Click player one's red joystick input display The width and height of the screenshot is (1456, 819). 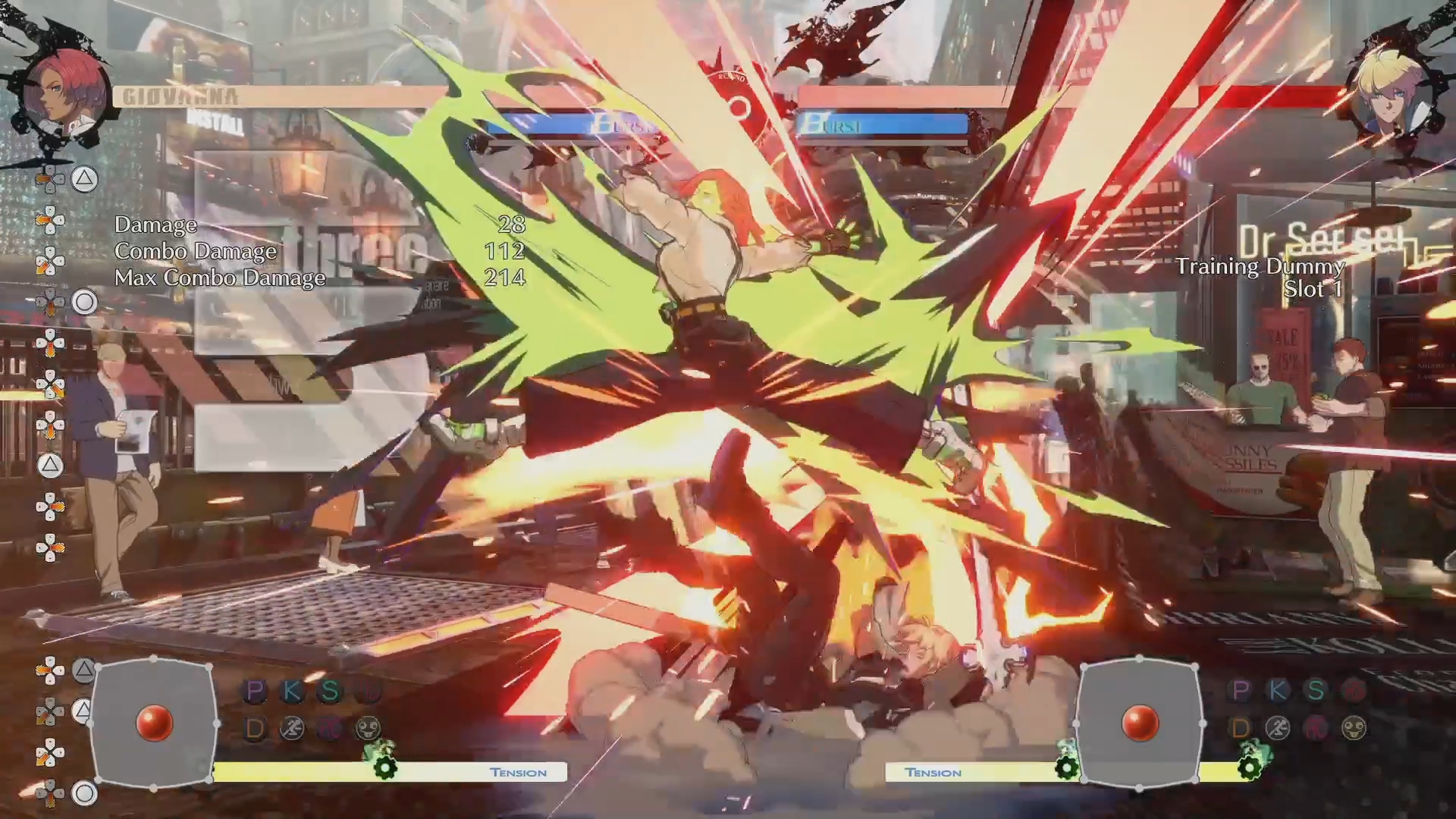click(154, 723)
